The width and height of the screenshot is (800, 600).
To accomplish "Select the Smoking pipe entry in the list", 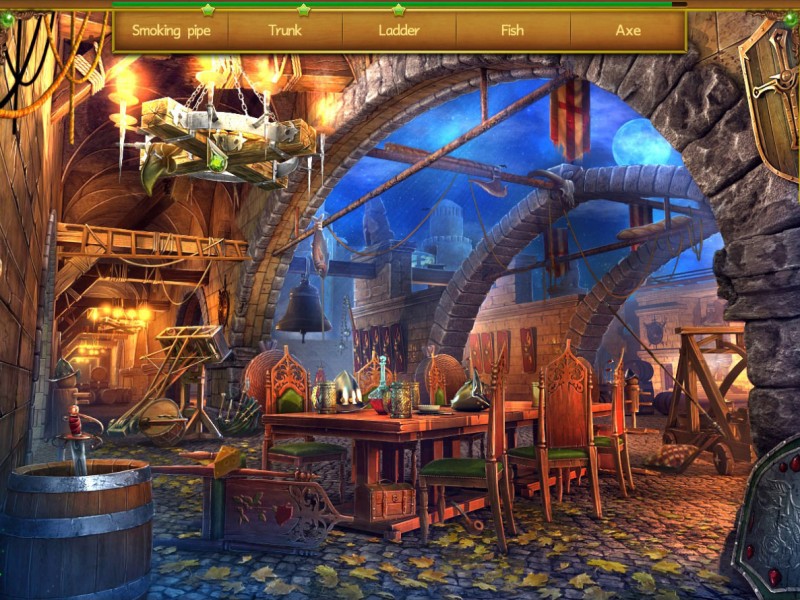I will point(171,31).
